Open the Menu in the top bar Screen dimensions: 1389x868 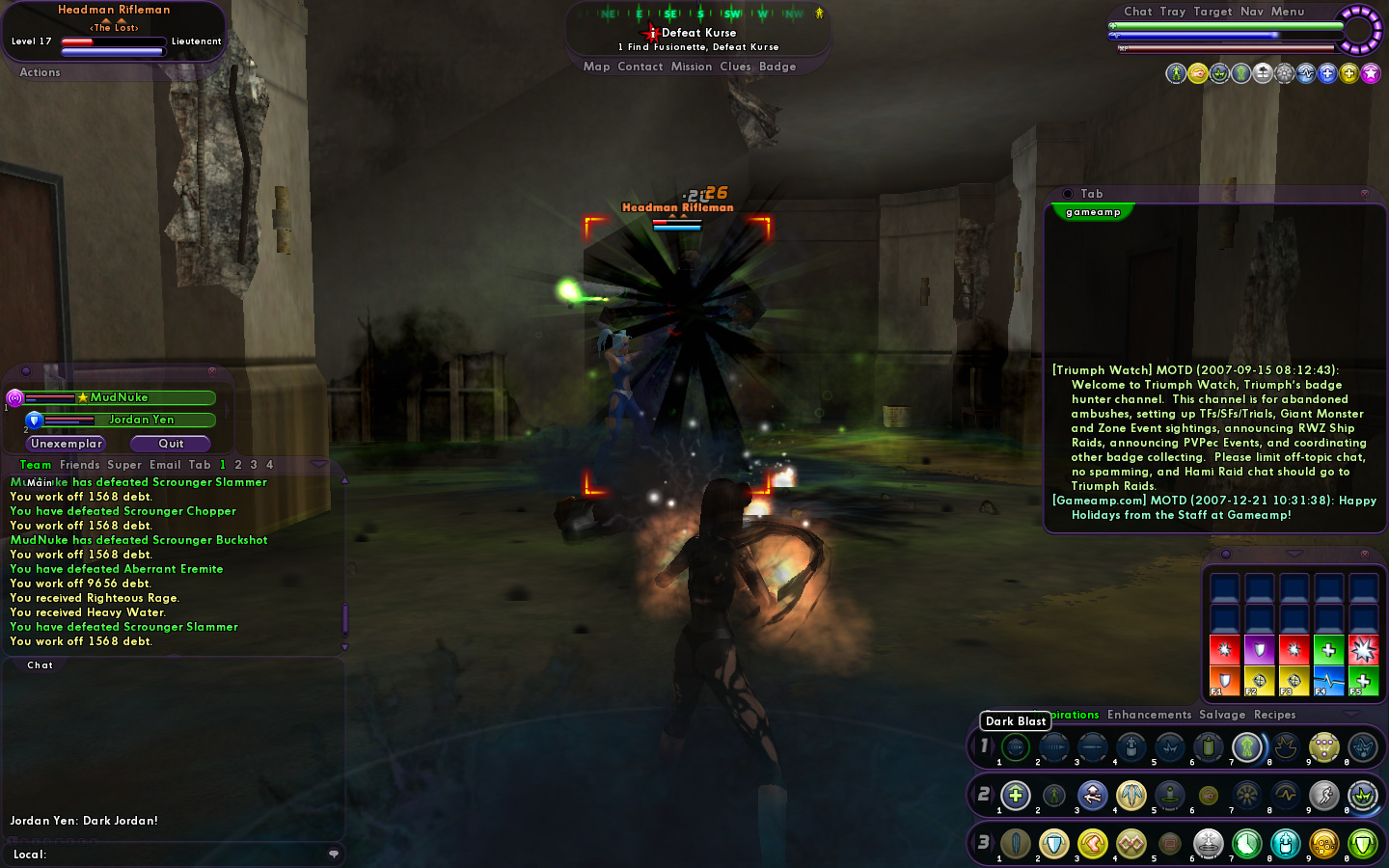tap(1287, 12)
